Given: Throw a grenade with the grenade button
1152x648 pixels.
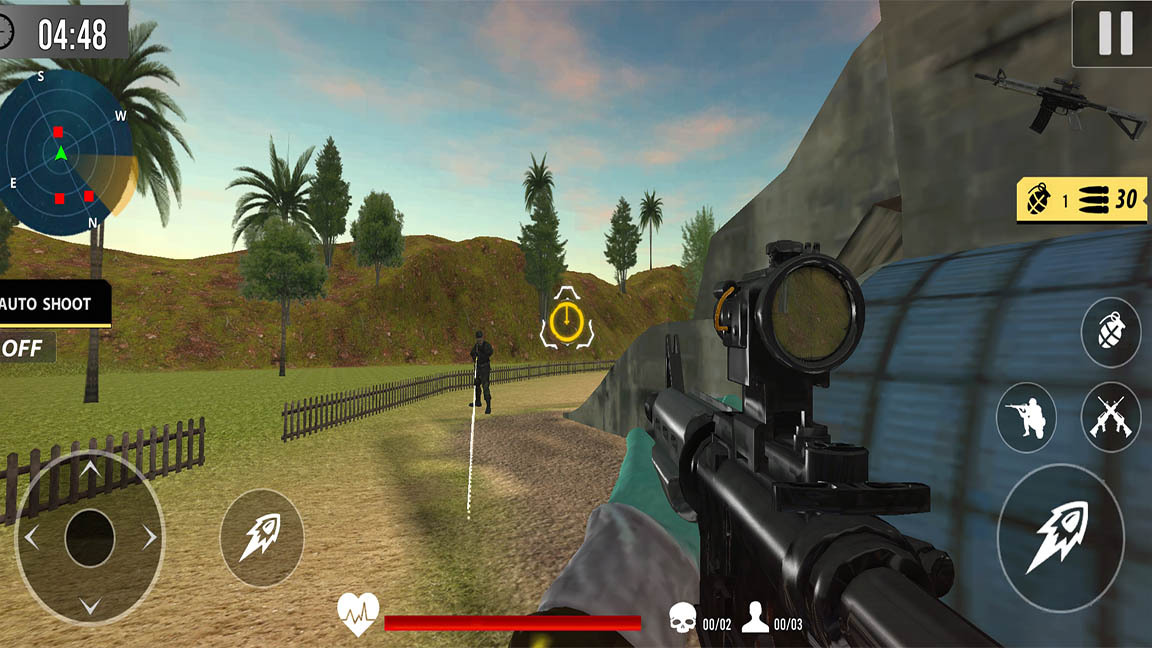Looking at the screenshot, I should [1110, 331].
